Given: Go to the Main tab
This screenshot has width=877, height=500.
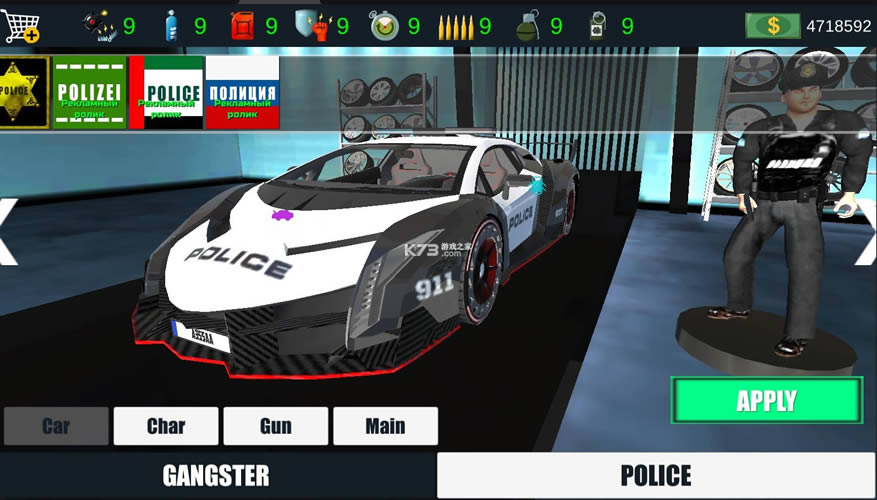Looking at the screenshot, I should pyautogui.click(x=385, y=426).
